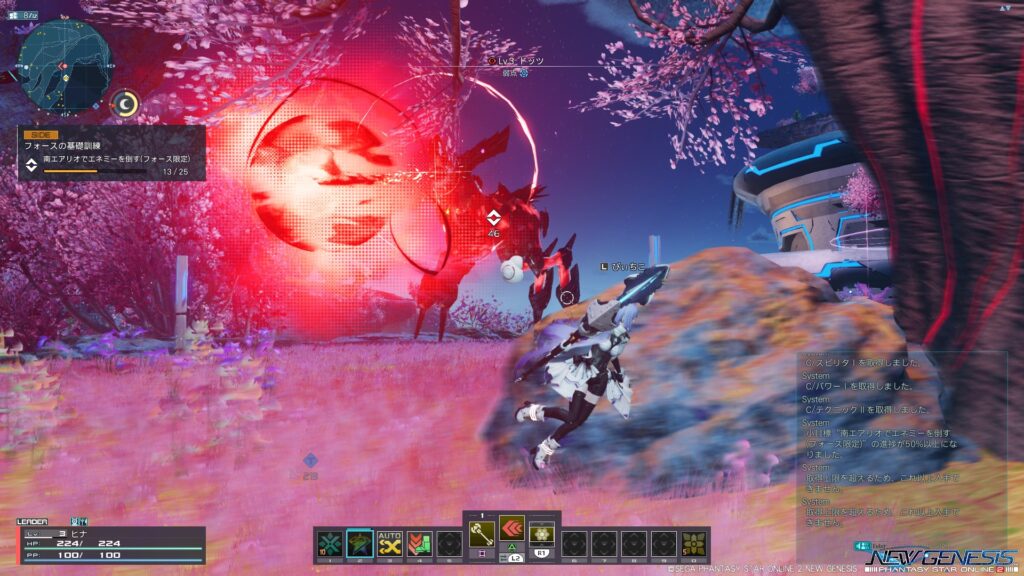
Task: Select the cyan-highlighted hotbar skill icon
Action: (359, 542)
